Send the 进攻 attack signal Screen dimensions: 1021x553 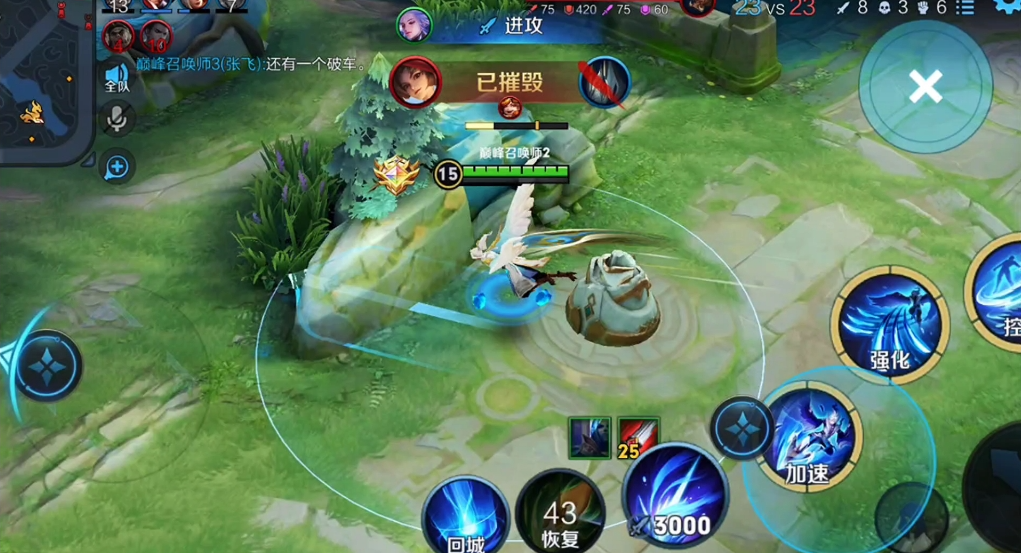point(512,25)
